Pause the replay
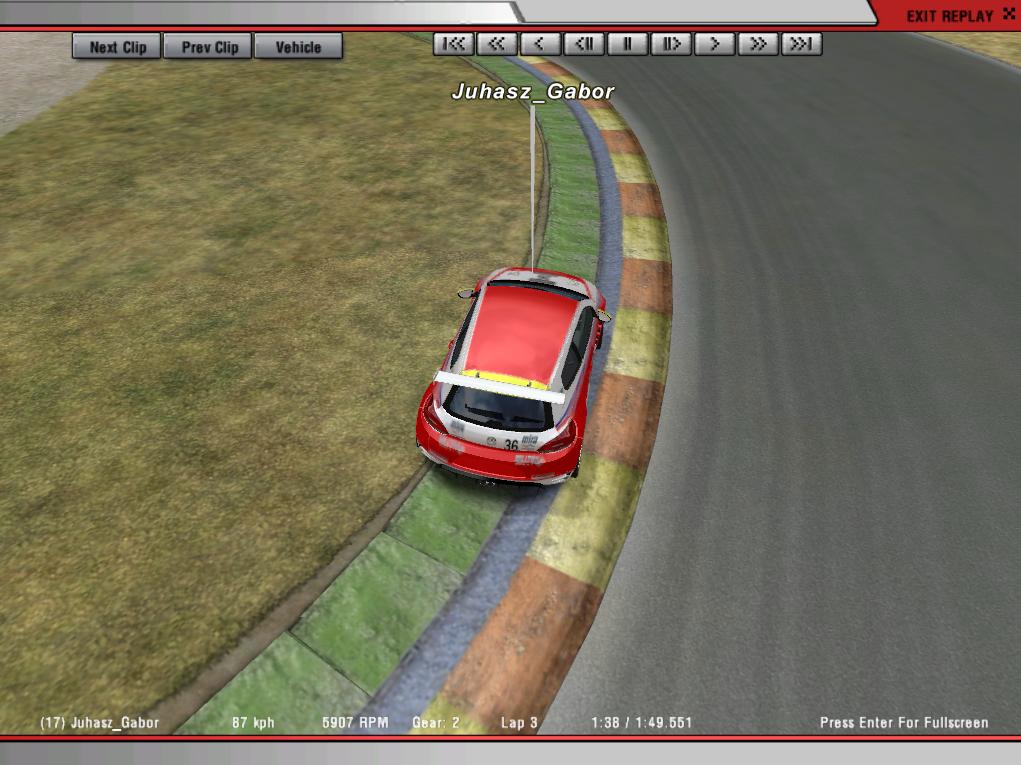 pos(628,44)
